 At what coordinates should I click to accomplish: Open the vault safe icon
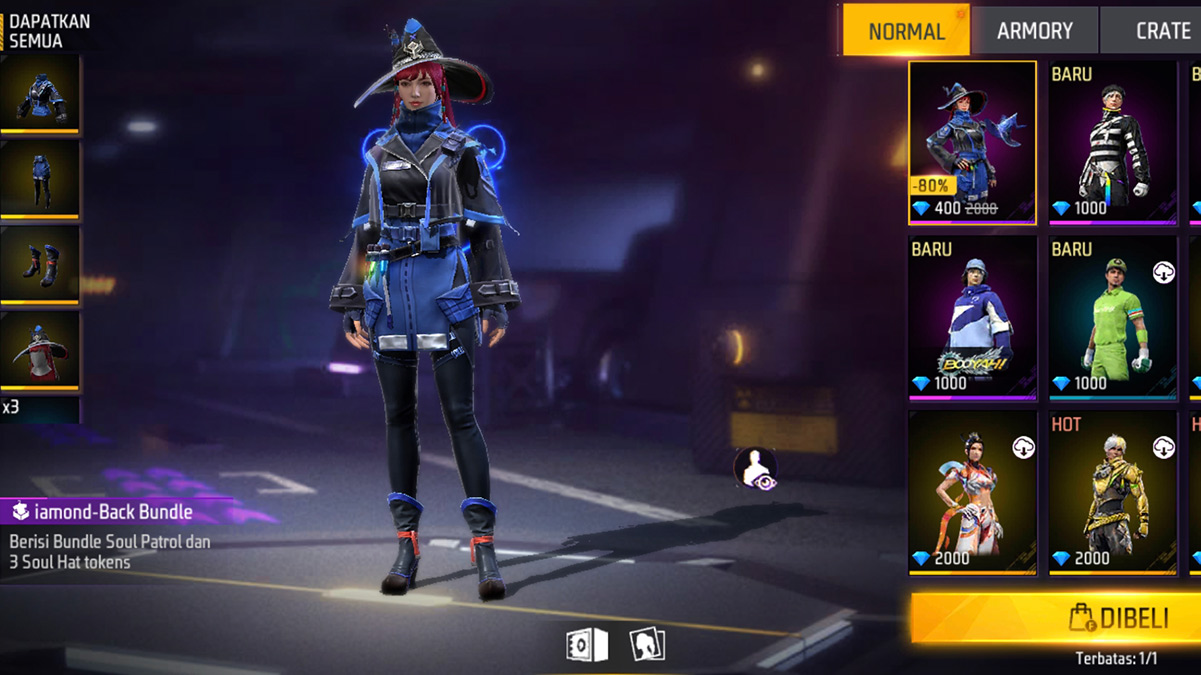point(587,645)
